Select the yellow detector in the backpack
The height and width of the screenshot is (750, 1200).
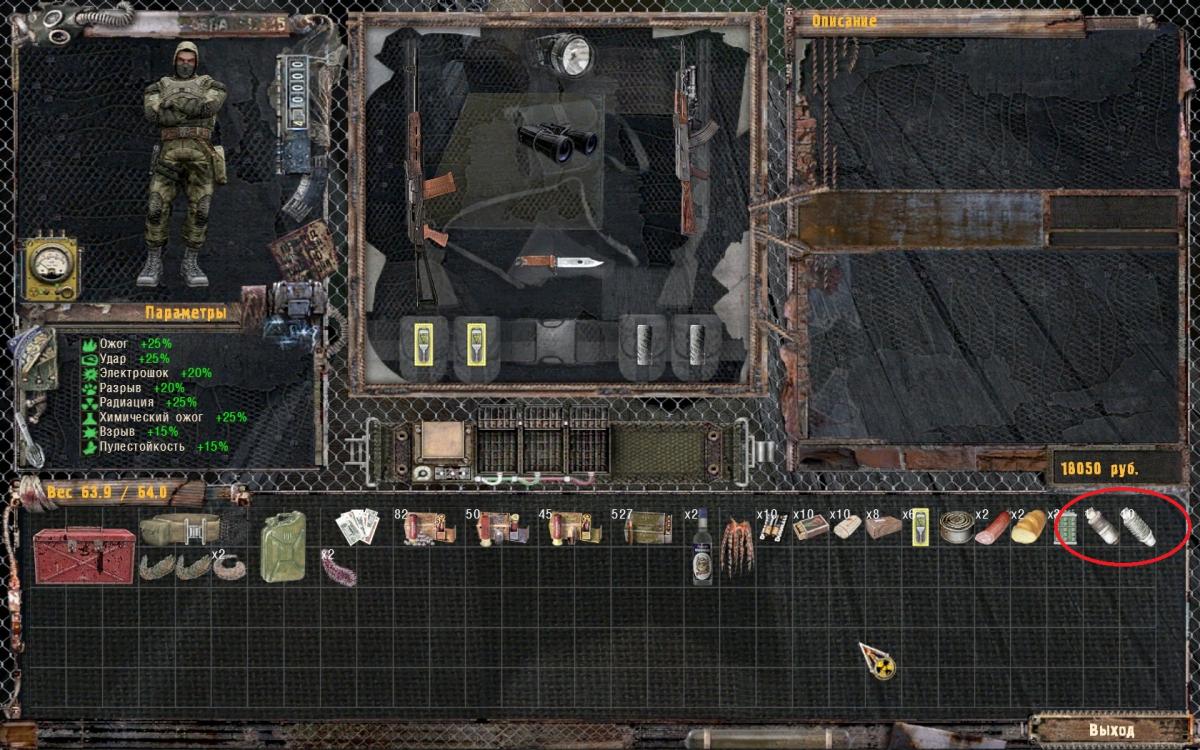click(919, 527)
